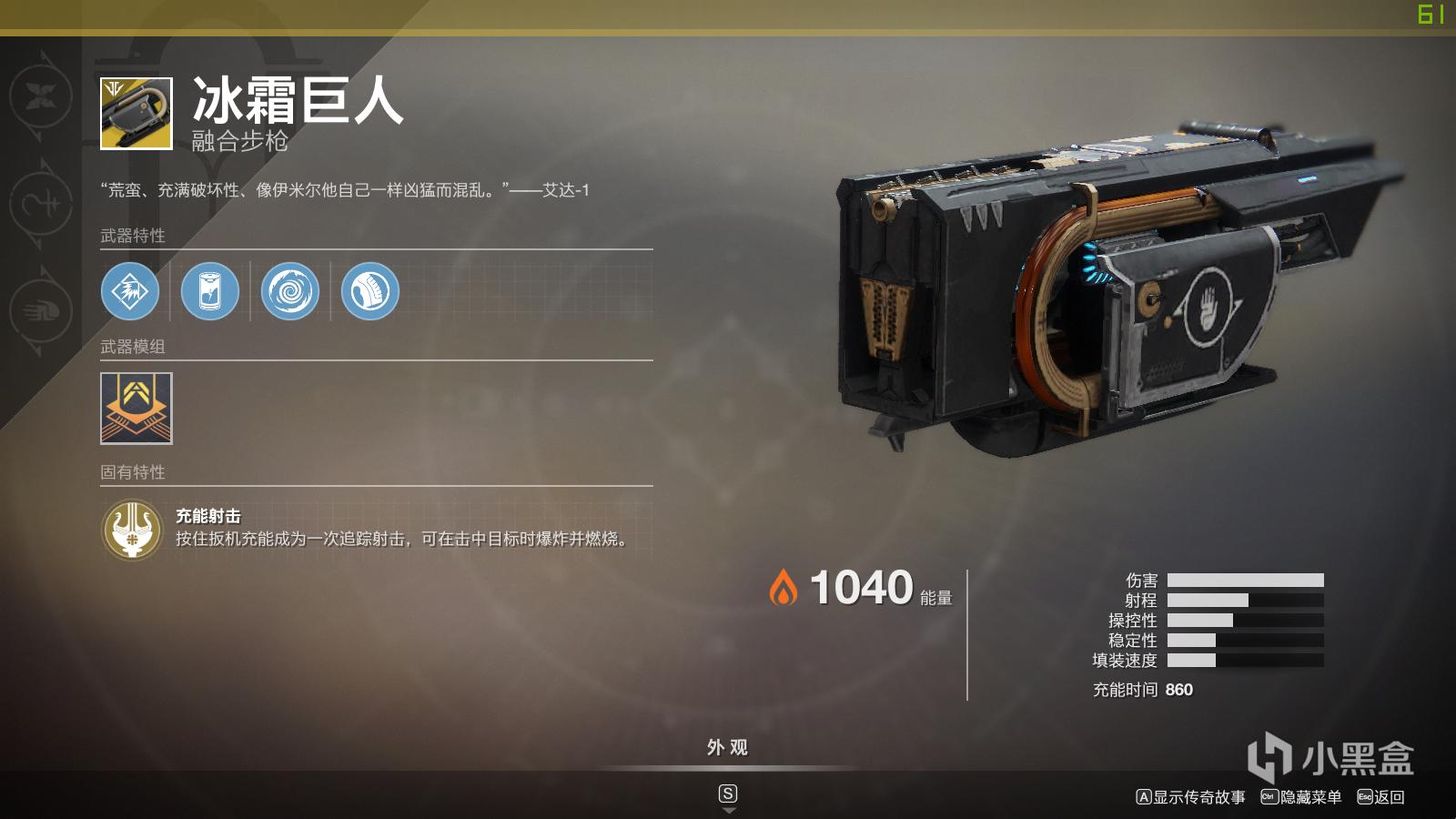Select the projectile trajectory perk icon
This screenshot has width=1456, height=819.
[368, 292]
